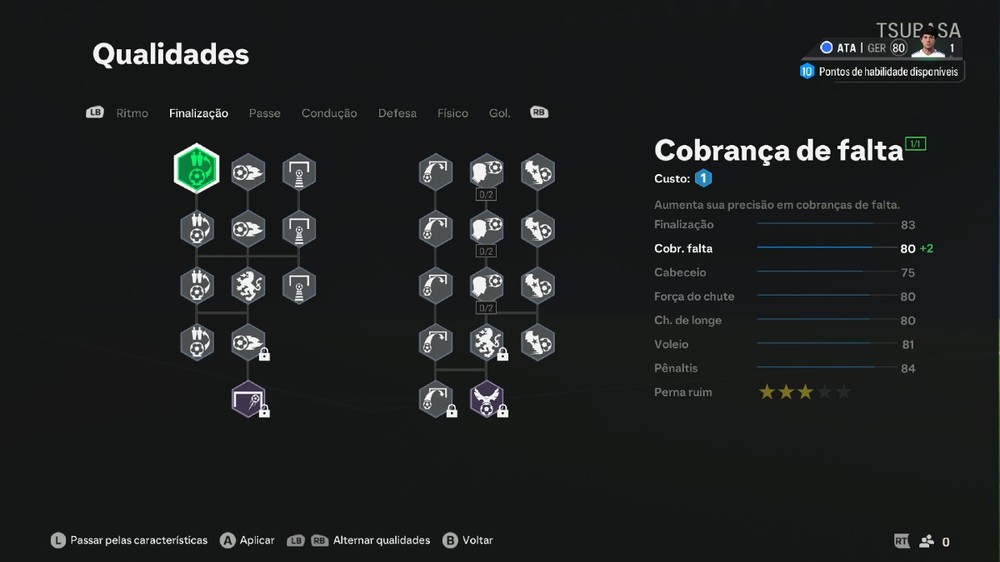Select the Finalização tab
The image size is (1000, 562).
point(198,113)
